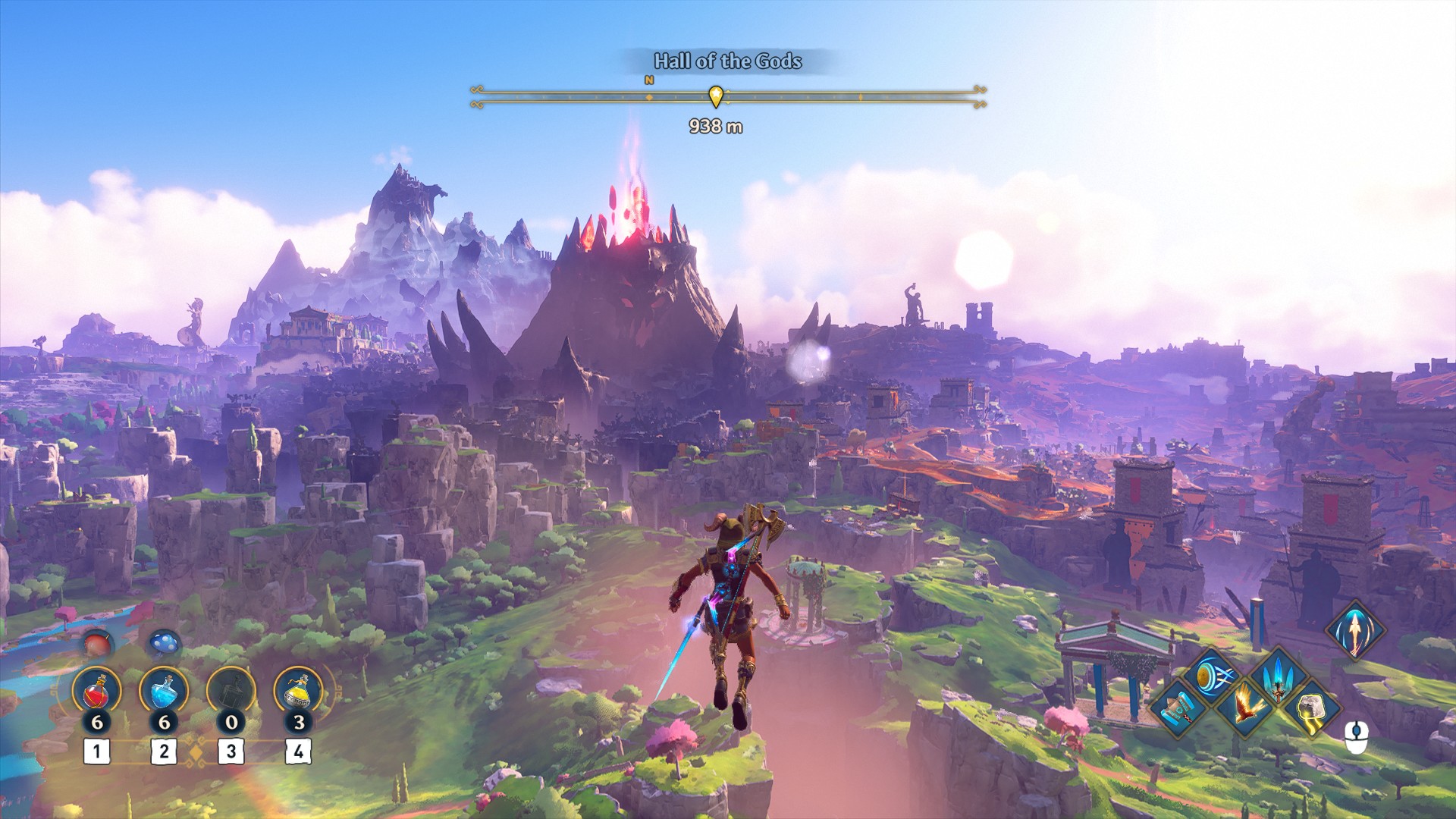Select the red pomegranate ingredient icon
The height and width of the screenshot is (819, 1456).
[96, 645]
